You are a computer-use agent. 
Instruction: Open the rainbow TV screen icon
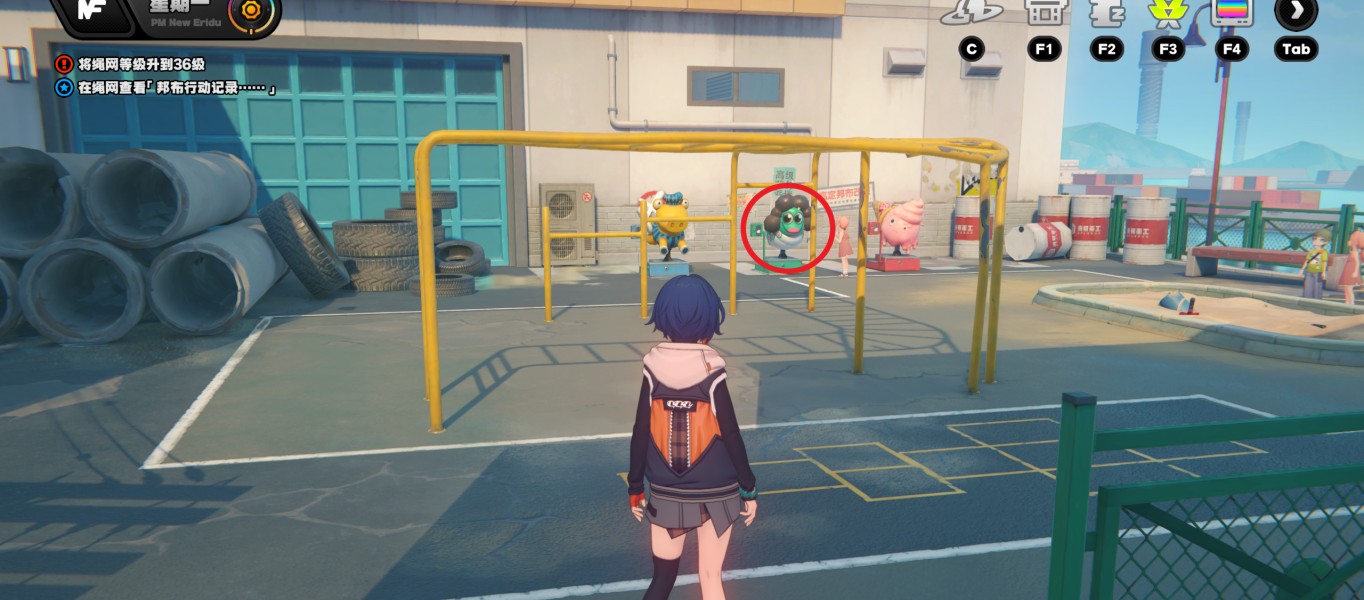click(x=1231, y=12)
